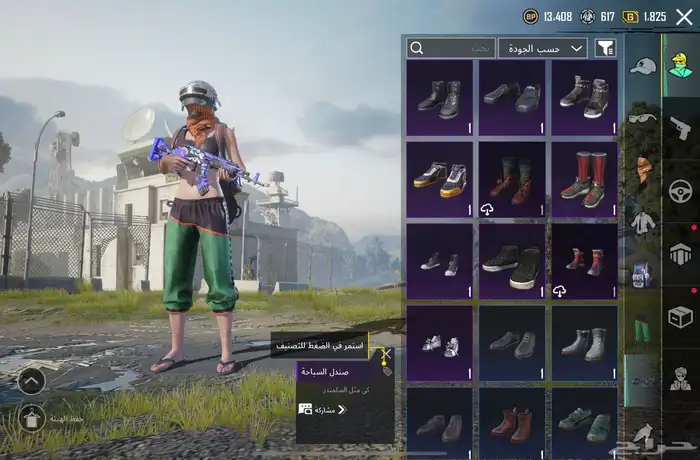Close the sandals item info popup
The width and height of the screenshot is (700, 460).
386,355
